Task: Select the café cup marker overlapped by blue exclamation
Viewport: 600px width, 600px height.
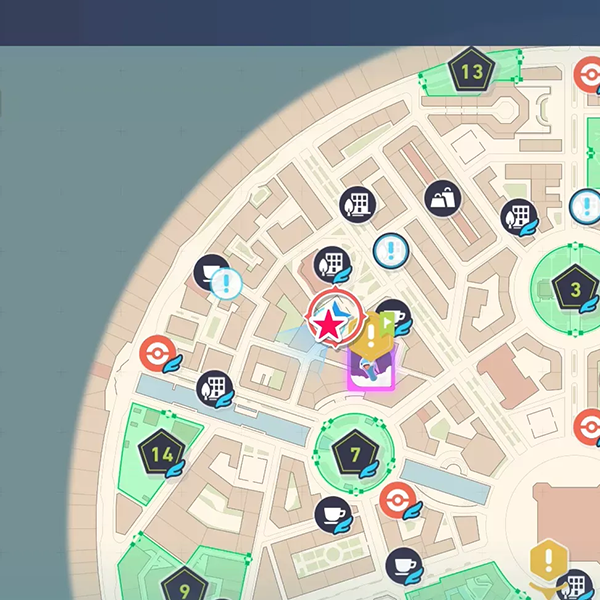Action: click(210, 271)
